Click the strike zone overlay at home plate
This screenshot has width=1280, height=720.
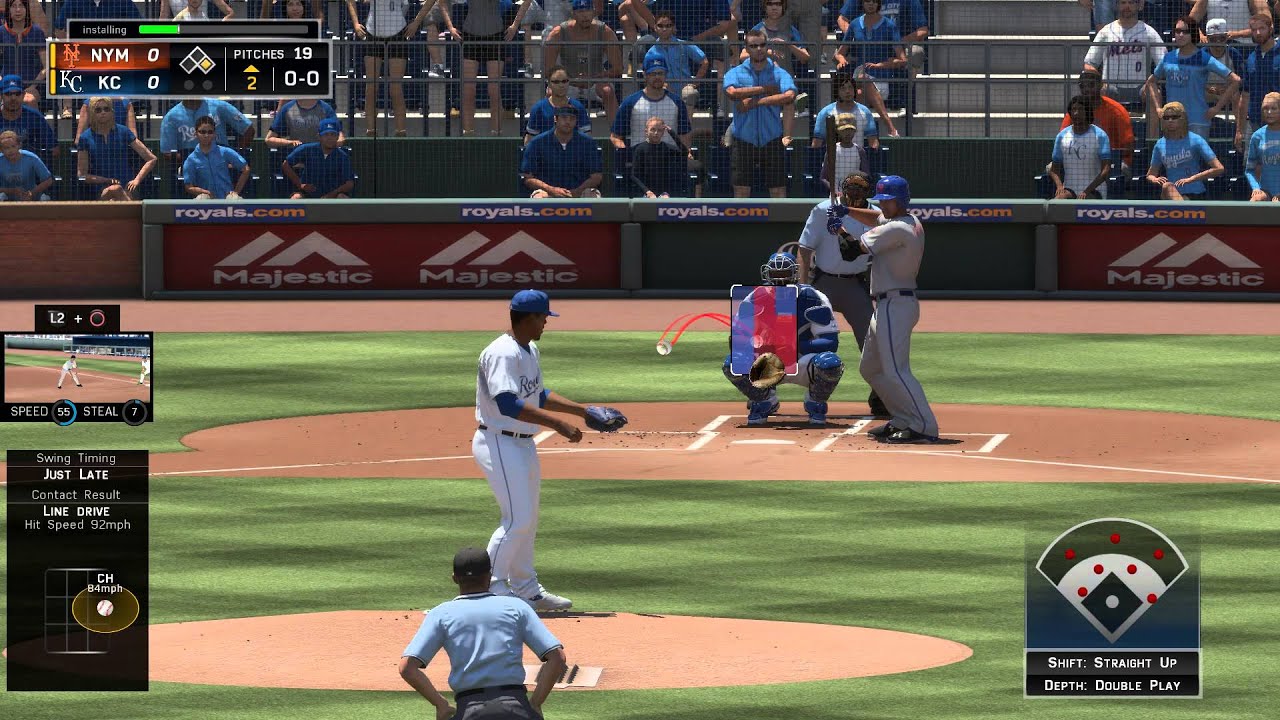coord(764,329)
